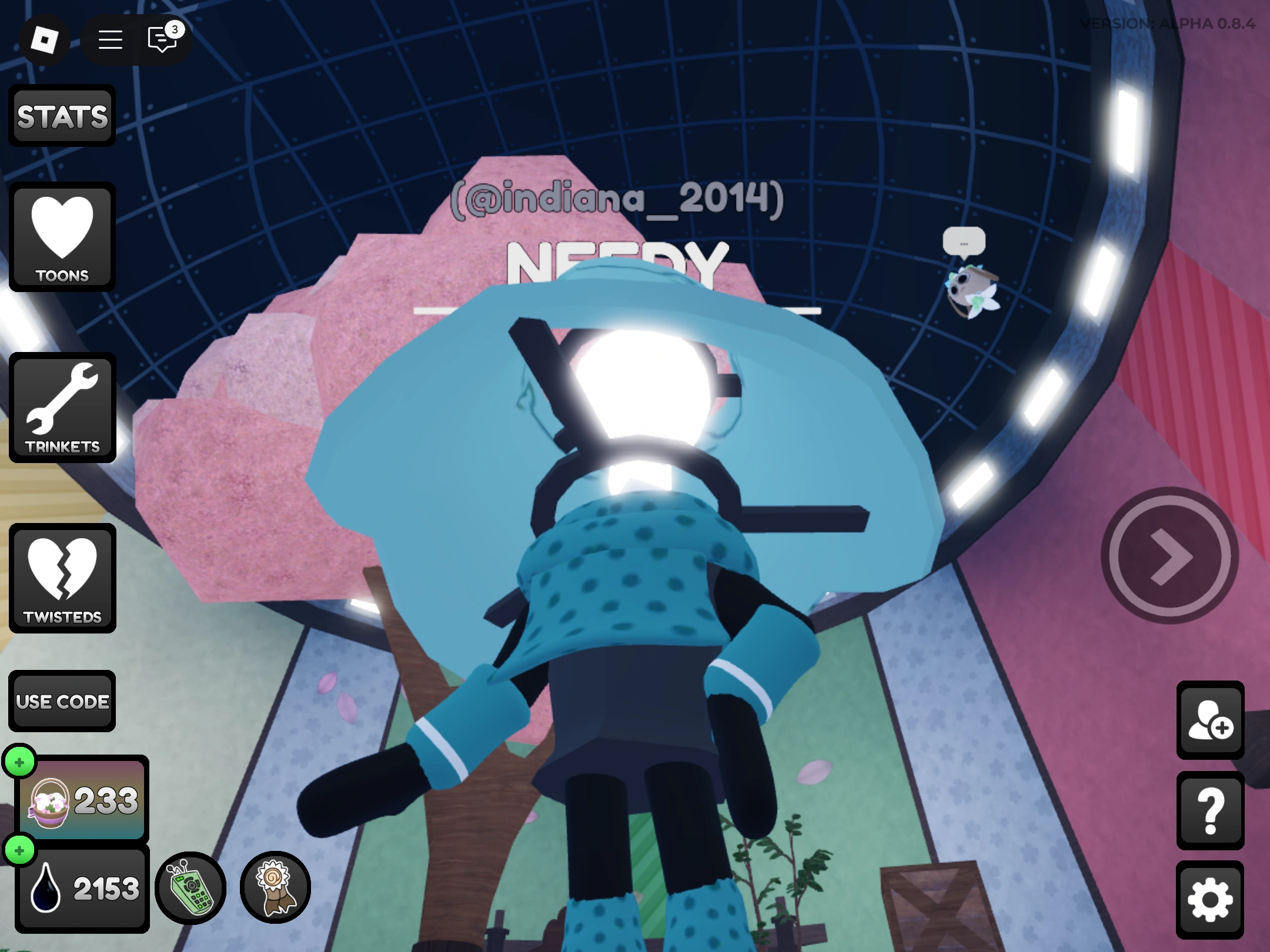
Task: Open the settings gear icon
Action: tap(1209, 897)
